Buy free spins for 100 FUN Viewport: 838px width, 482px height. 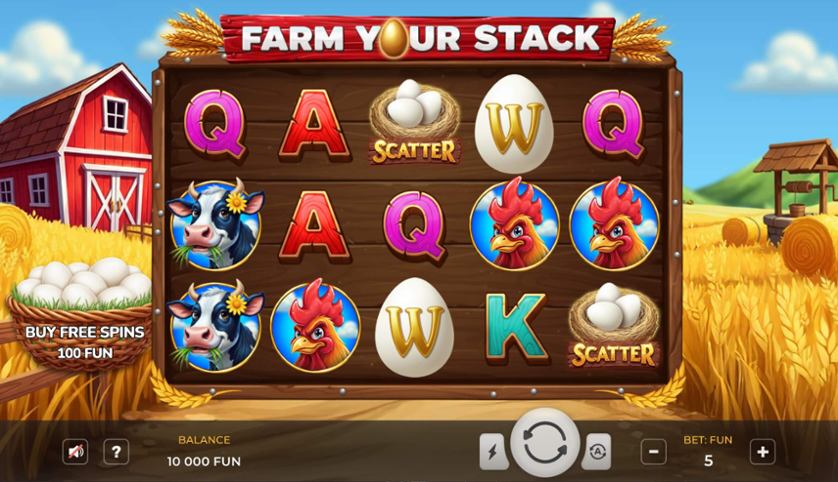[x=85, y=340]
